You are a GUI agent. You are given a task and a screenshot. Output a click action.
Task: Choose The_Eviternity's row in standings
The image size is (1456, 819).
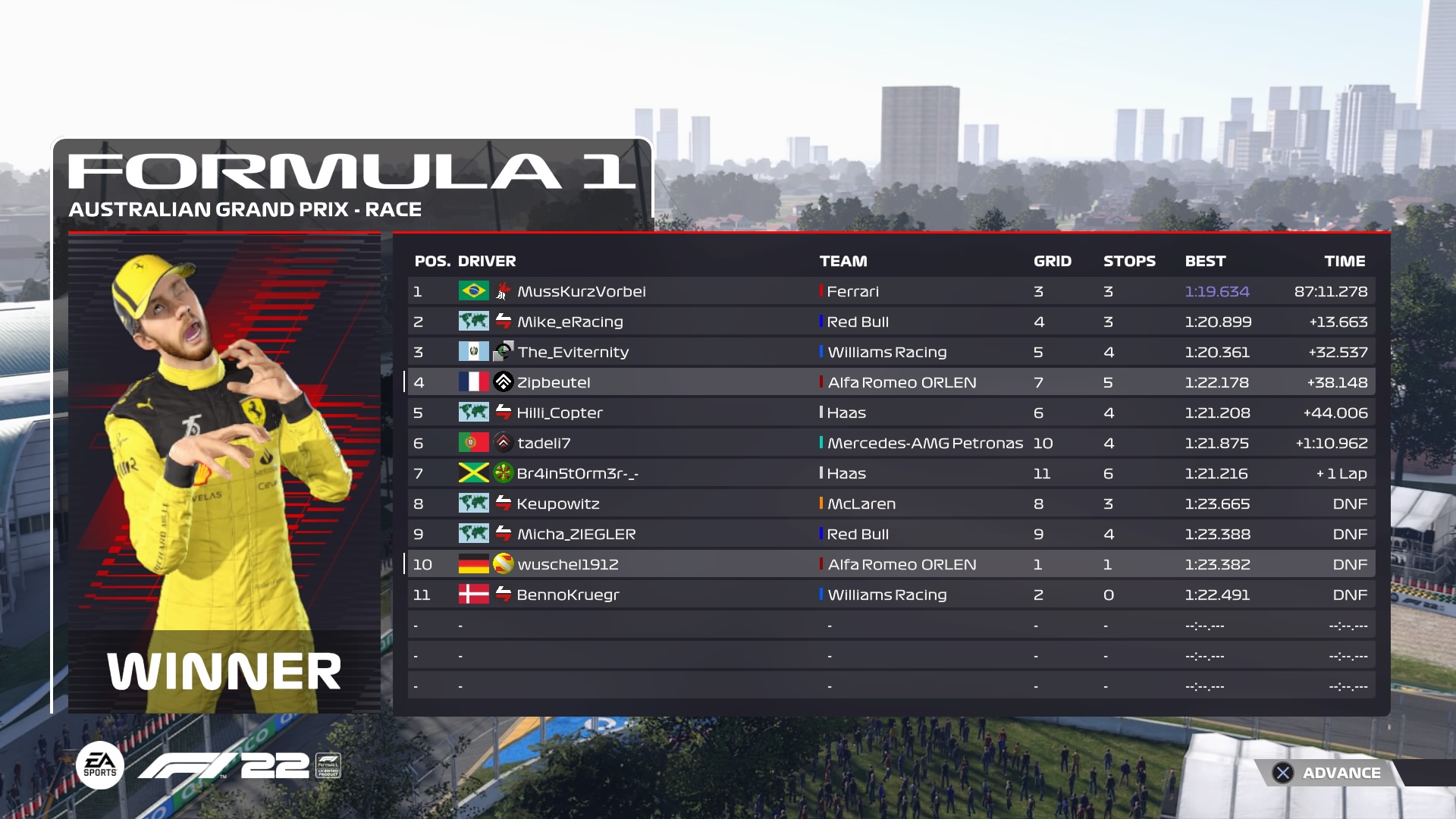tap(891, 352)
